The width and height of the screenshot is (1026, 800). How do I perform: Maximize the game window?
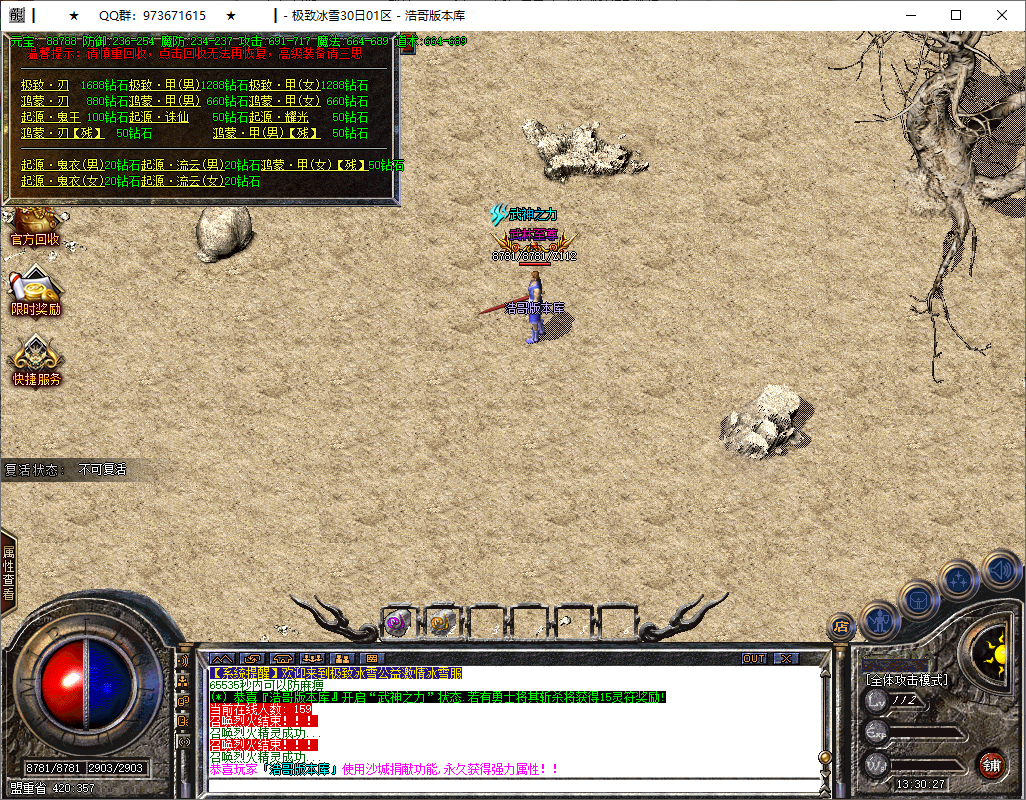point(956,15)
